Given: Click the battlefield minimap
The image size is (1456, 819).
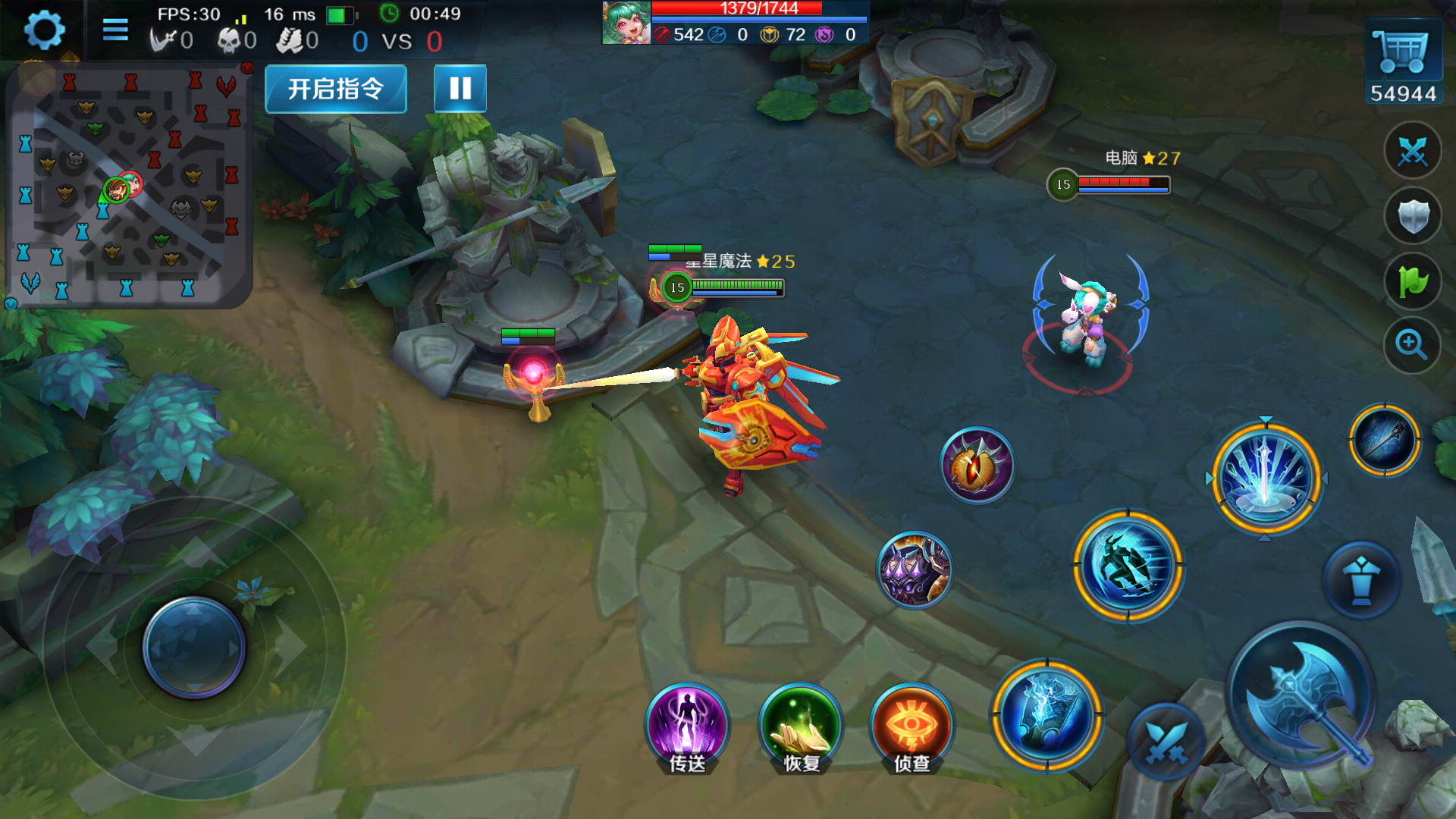Looking at the screenshot, I should [x=127, y=186].
